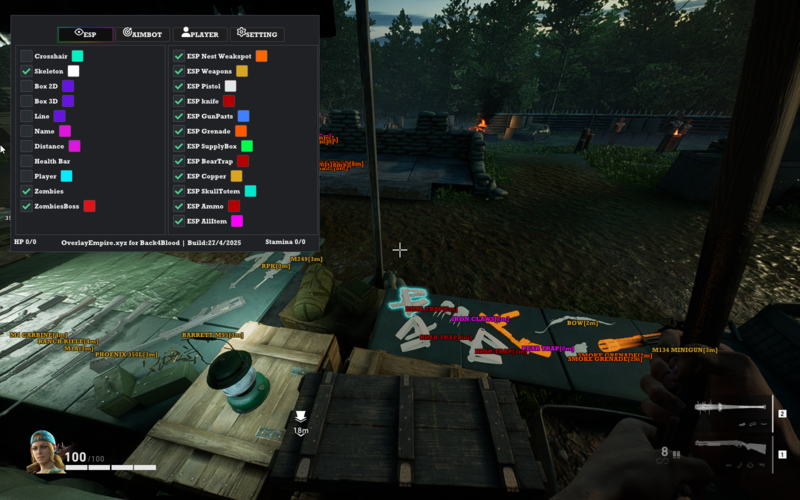Image resolution: width=800 pixels, height=500 pixels.
Task: Tick the Box 2D checkbox
Action: [27, 86]
